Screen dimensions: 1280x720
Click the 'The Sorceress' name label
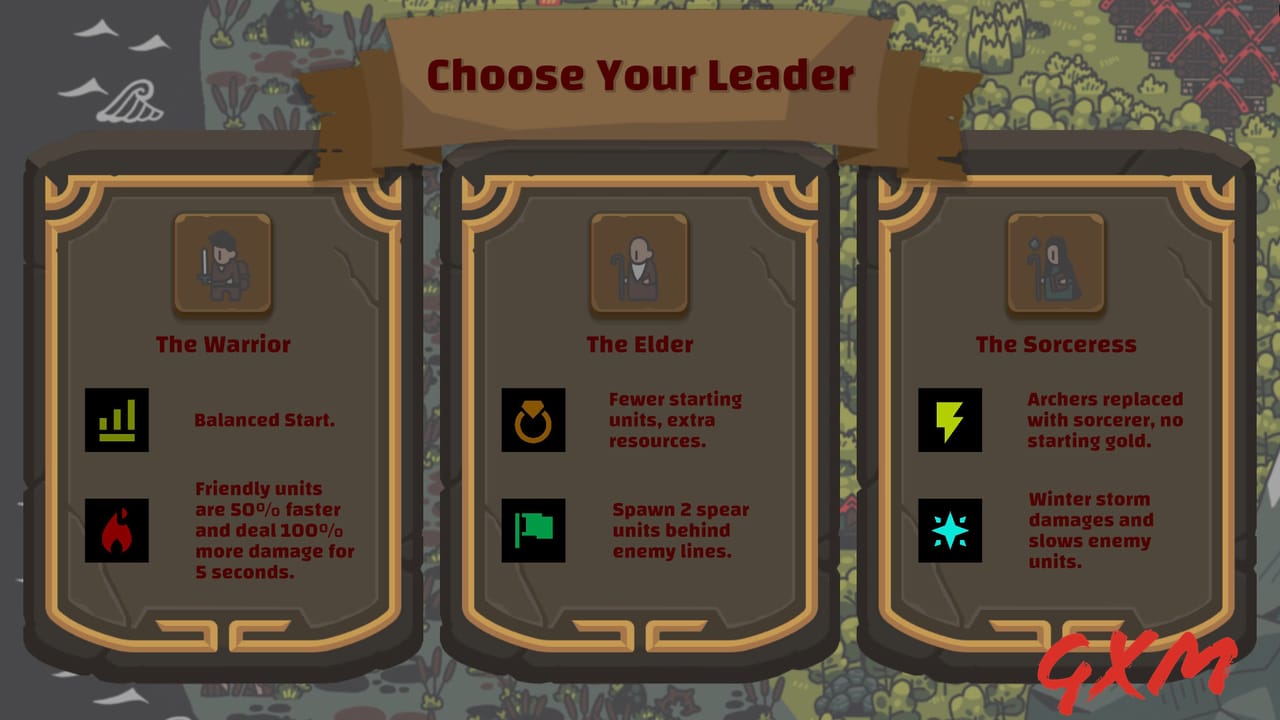[x=1056, y=344]
